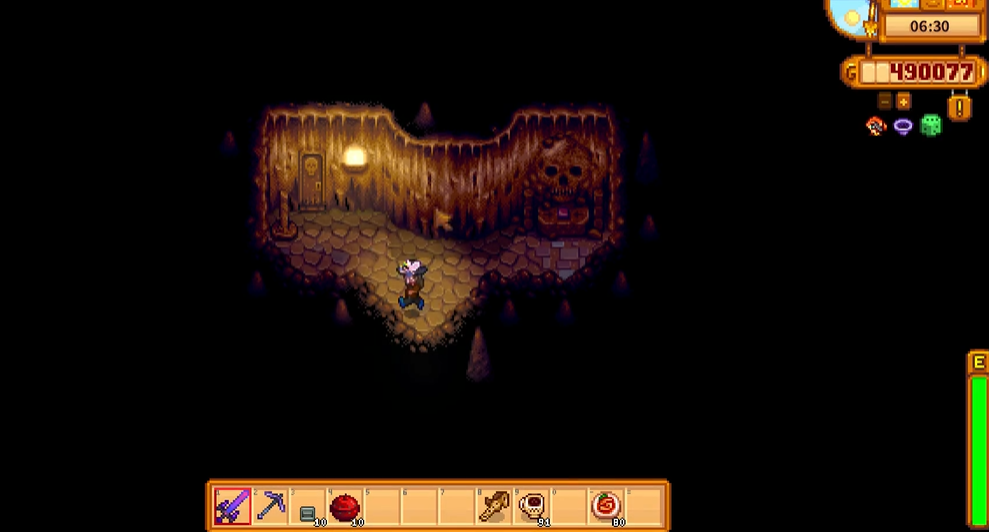This screenshot has height=532, width=989.
Task: Open the quest journal exclamation icon
Action: click(x=959, y=106)
